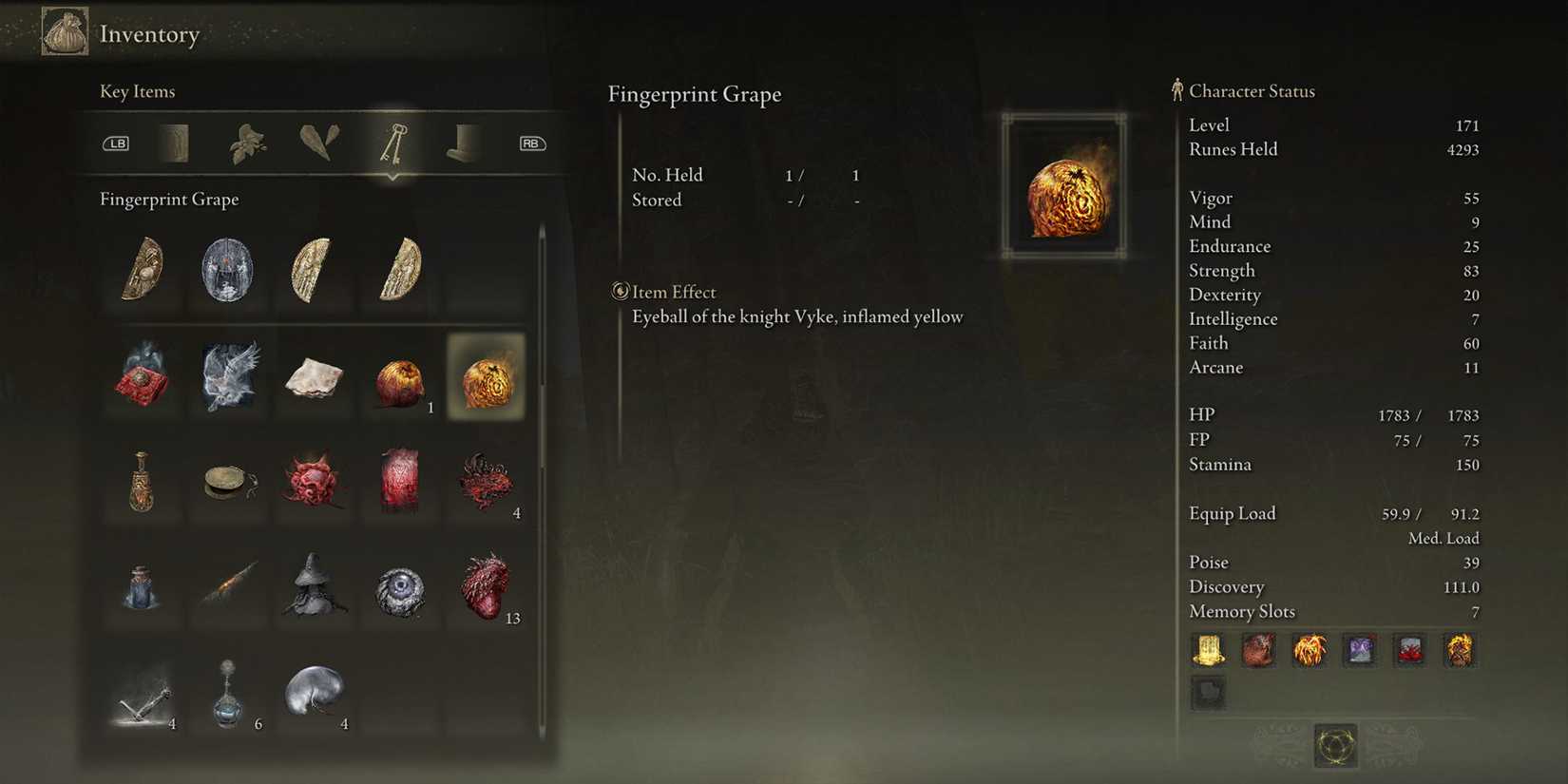Select the highlighted Fingerprint Grape inventory slot
The image size is (1568, 784).
[x=487, y=377]
